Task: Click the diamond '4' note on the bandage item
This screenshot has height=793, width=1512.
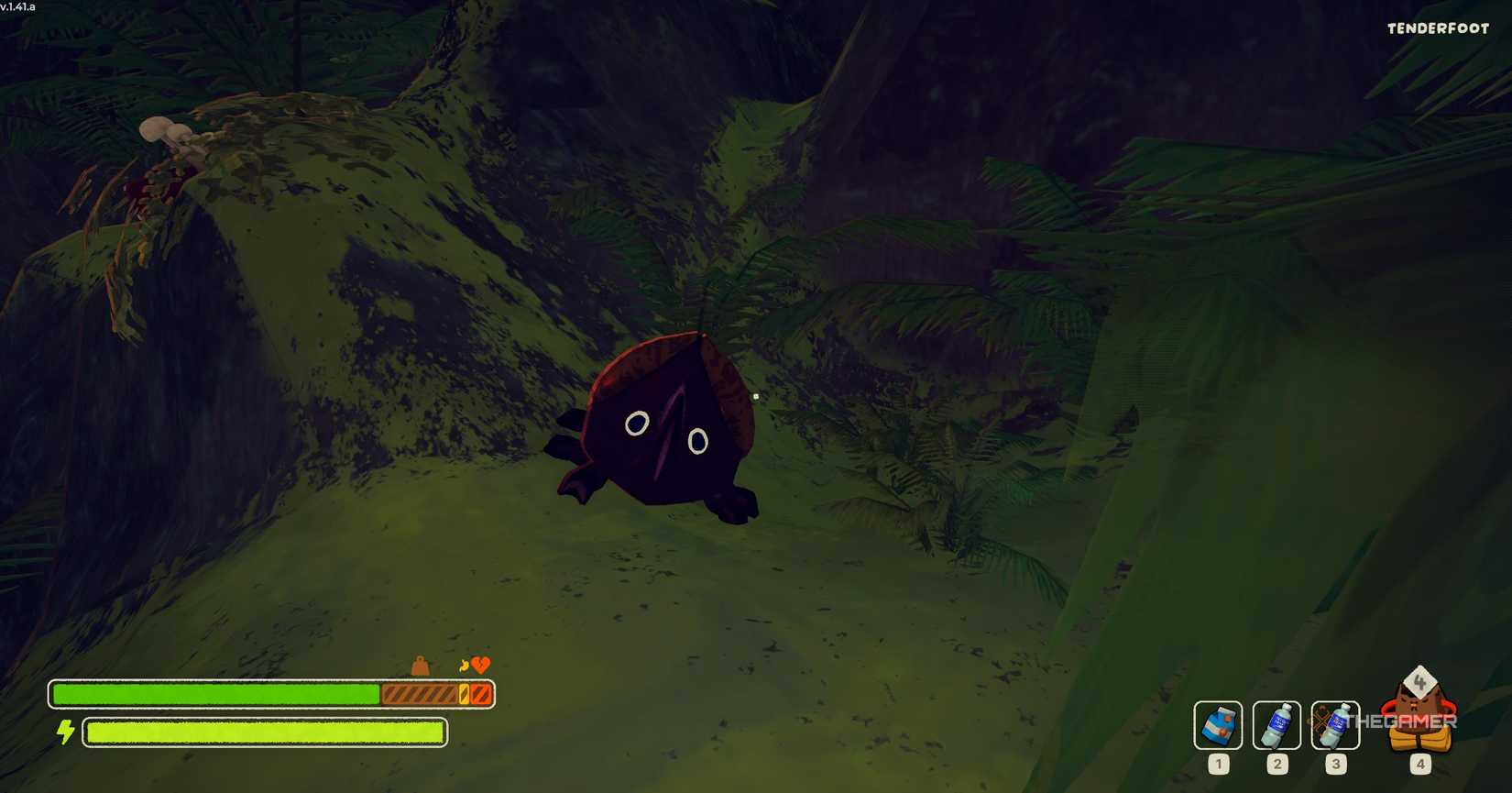Action: (x=1420, y=681)
